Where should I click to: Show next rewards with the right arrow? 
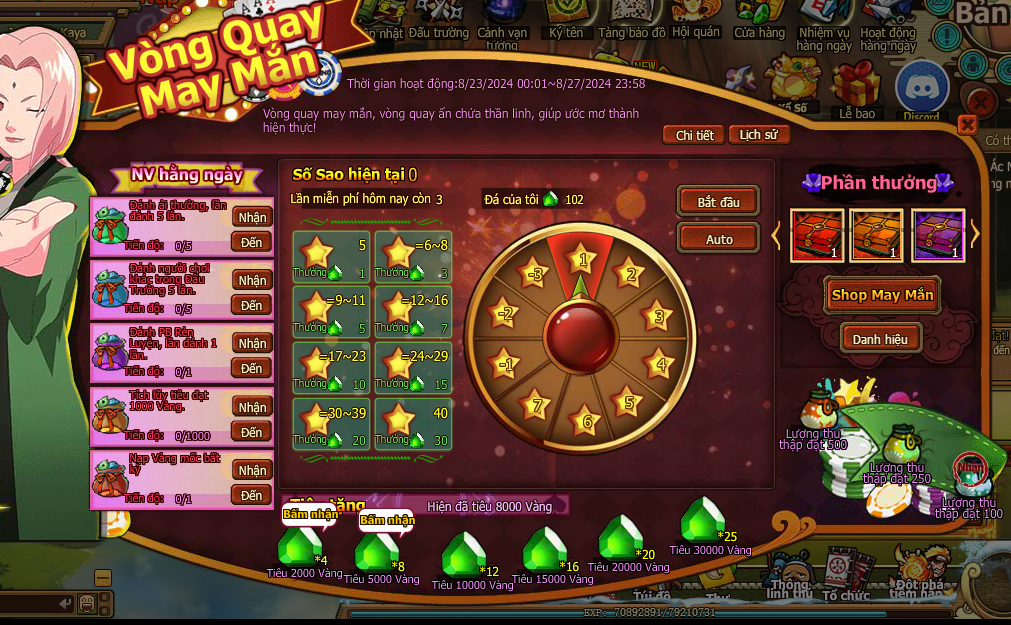tap(975, 235)
